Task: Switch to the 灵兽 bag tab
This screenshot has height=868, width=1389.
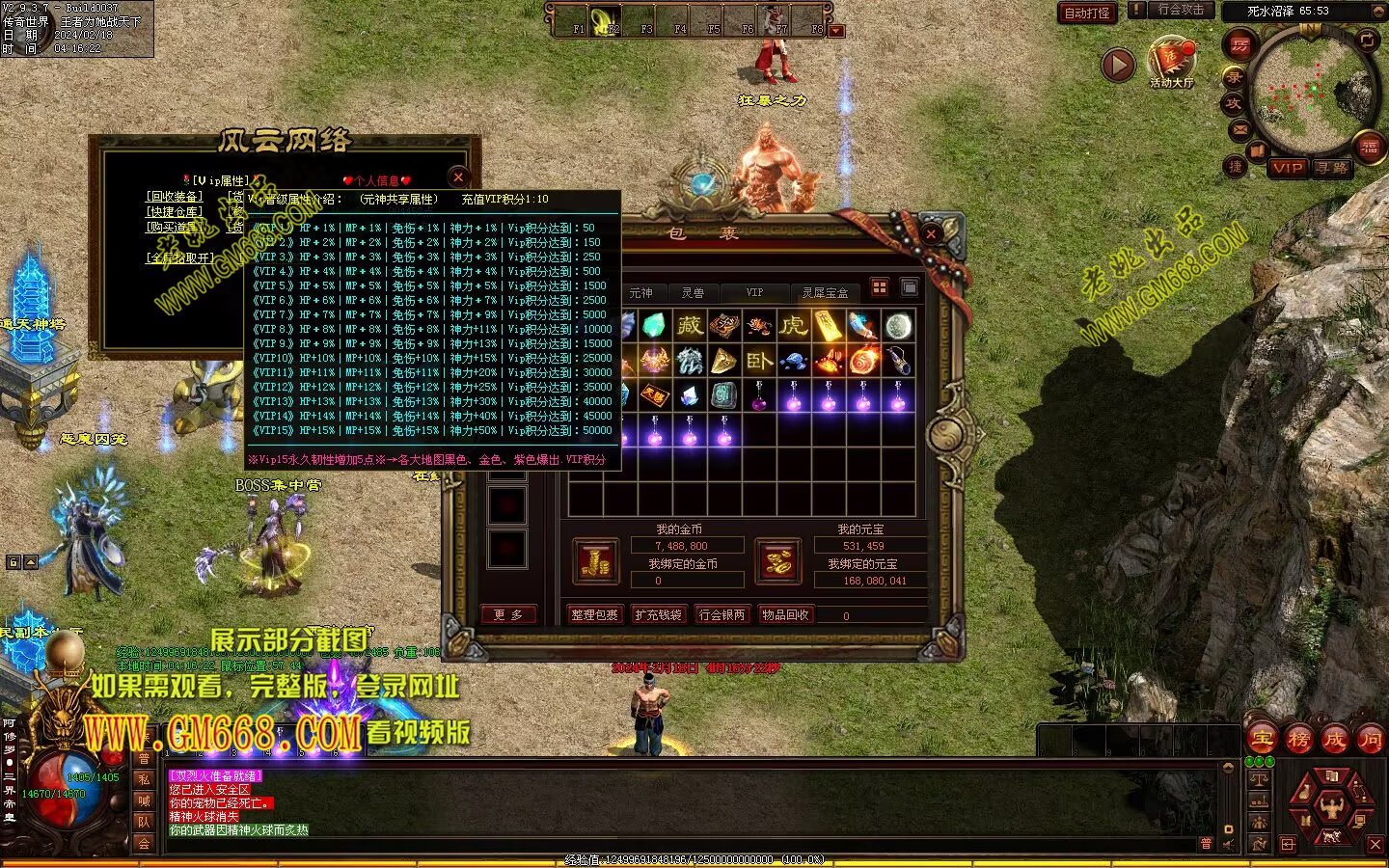Action: 693,292
